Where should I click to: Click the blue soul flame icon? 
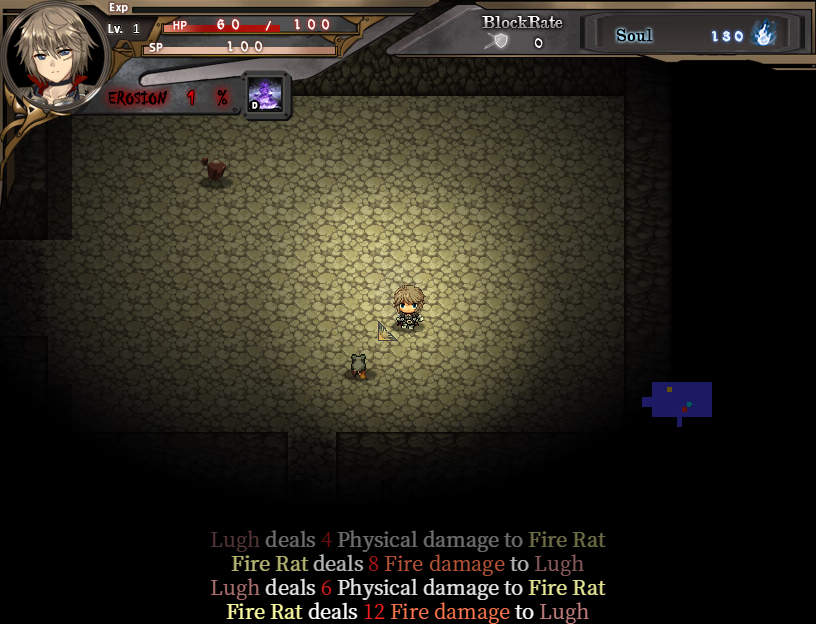(764, 34)
